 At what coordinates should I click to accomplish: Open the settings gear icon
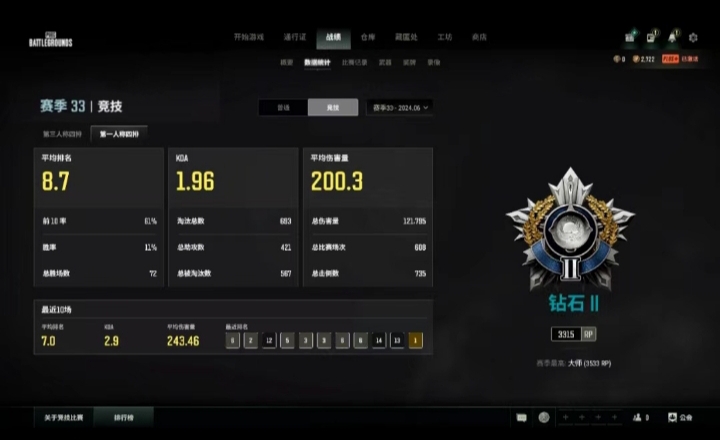(694, 37)
